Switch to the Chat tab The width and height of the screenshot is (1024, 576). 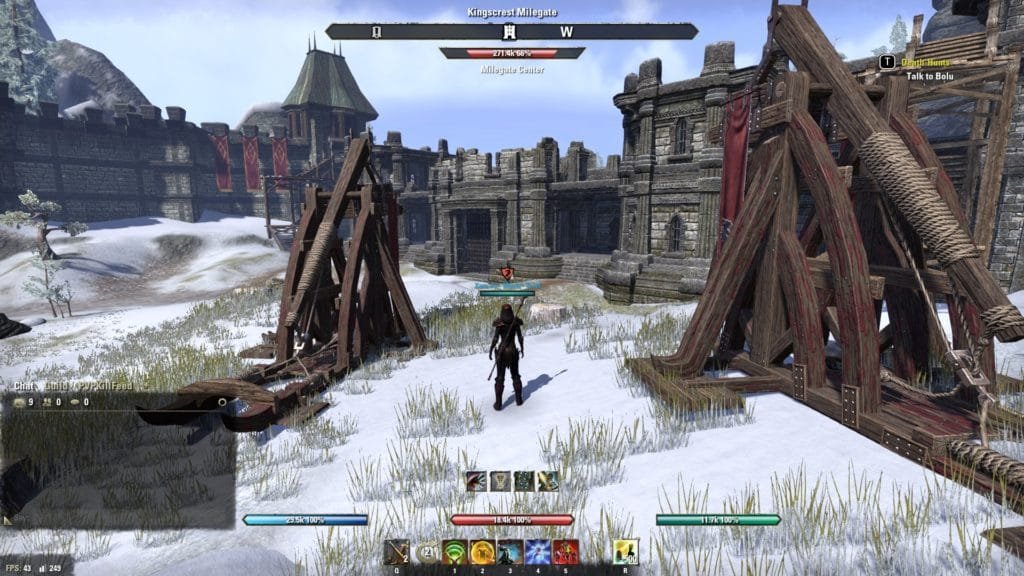(22, 385)
